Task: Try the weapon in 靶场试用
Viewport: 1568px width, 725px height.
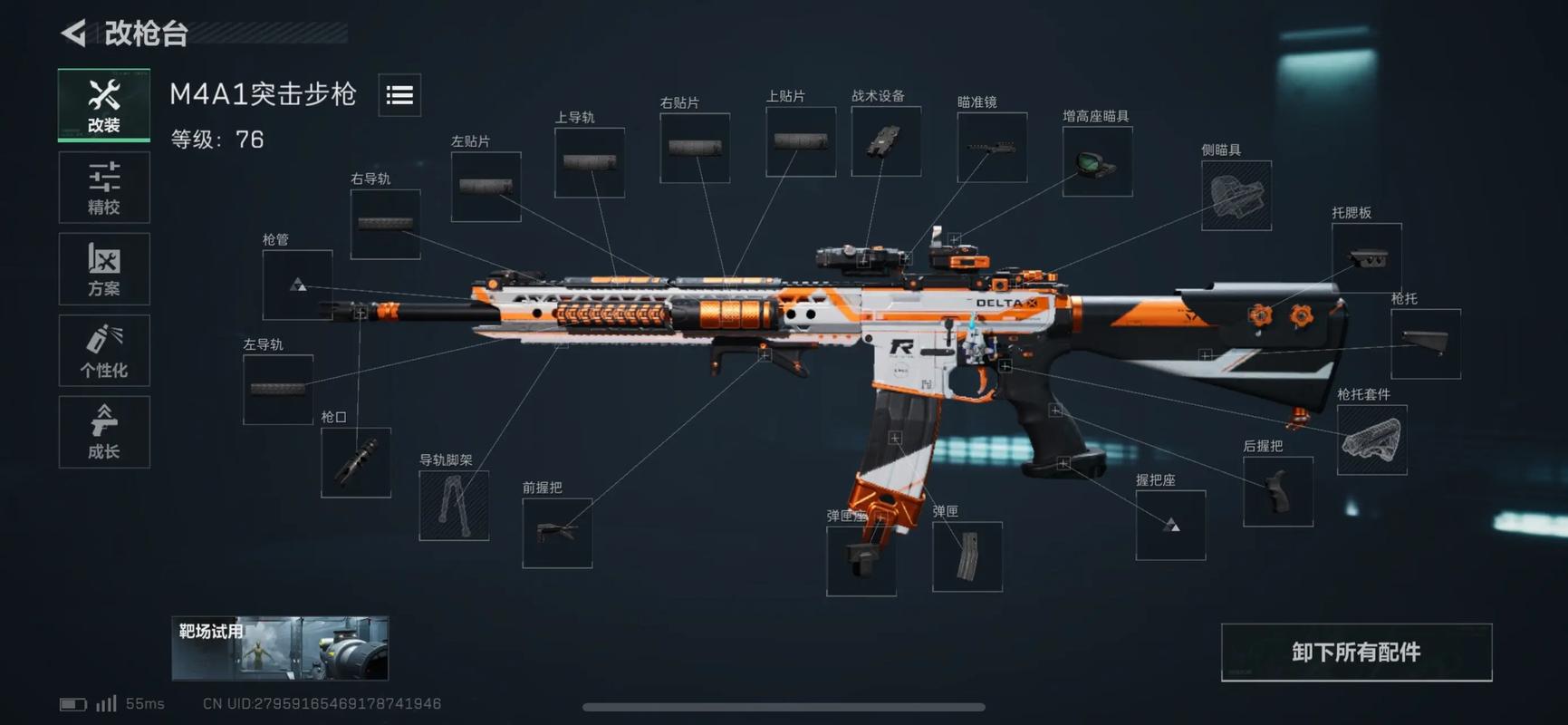Action: point(280,648)
